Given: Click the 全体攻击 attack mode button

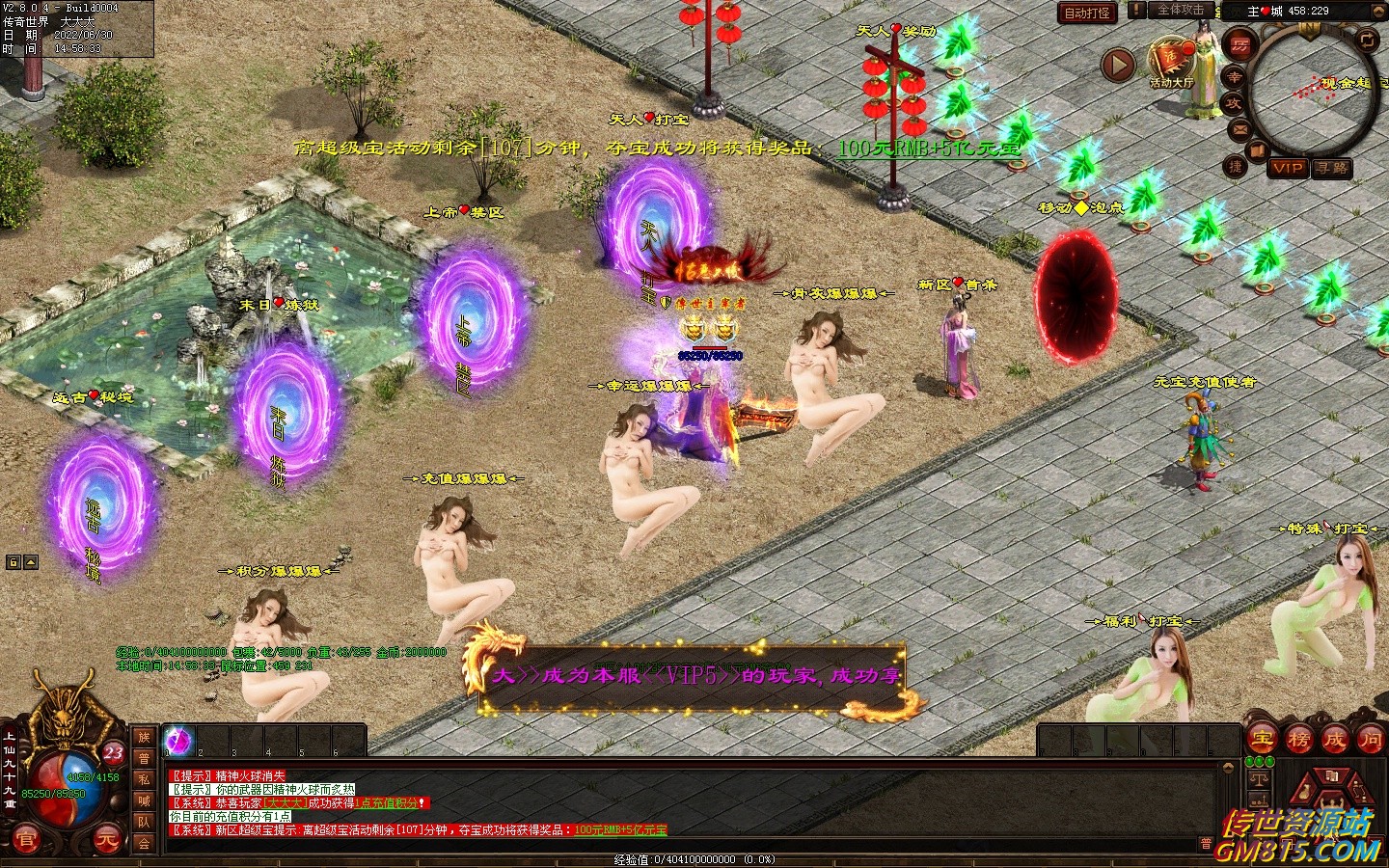Looking at the screenshot, I should pos(1181,10).
